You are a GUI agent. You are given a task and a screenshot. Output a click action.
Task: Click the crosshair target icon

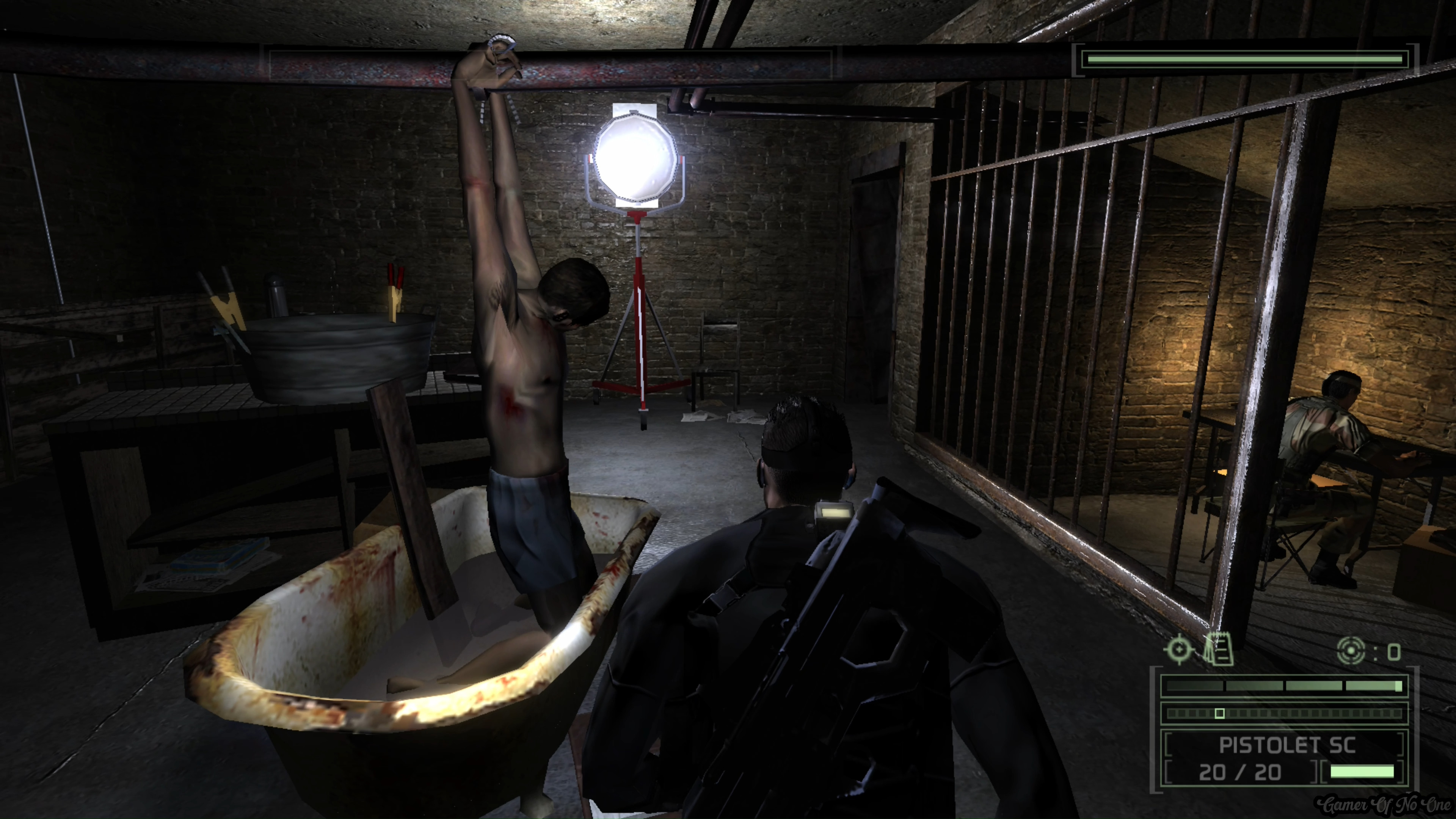pyautogui.click(x=1179, y=650)
